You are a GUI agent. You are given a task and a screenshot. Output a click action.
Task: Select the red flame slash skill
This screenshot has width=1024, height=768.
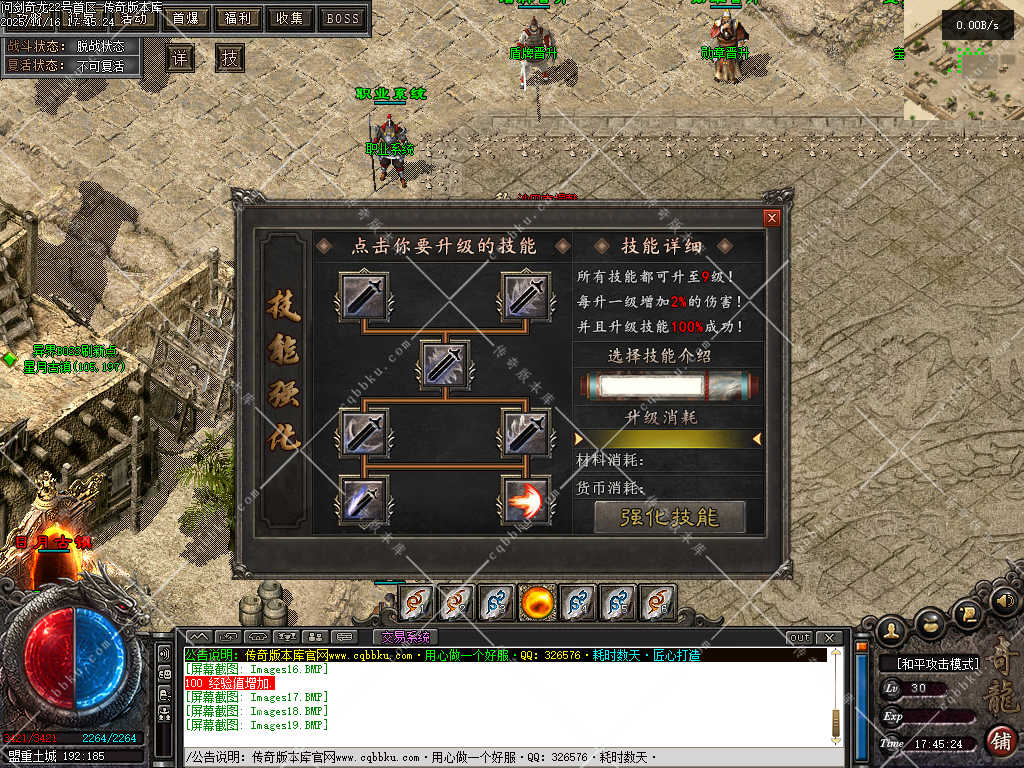(x=526, y=500)
